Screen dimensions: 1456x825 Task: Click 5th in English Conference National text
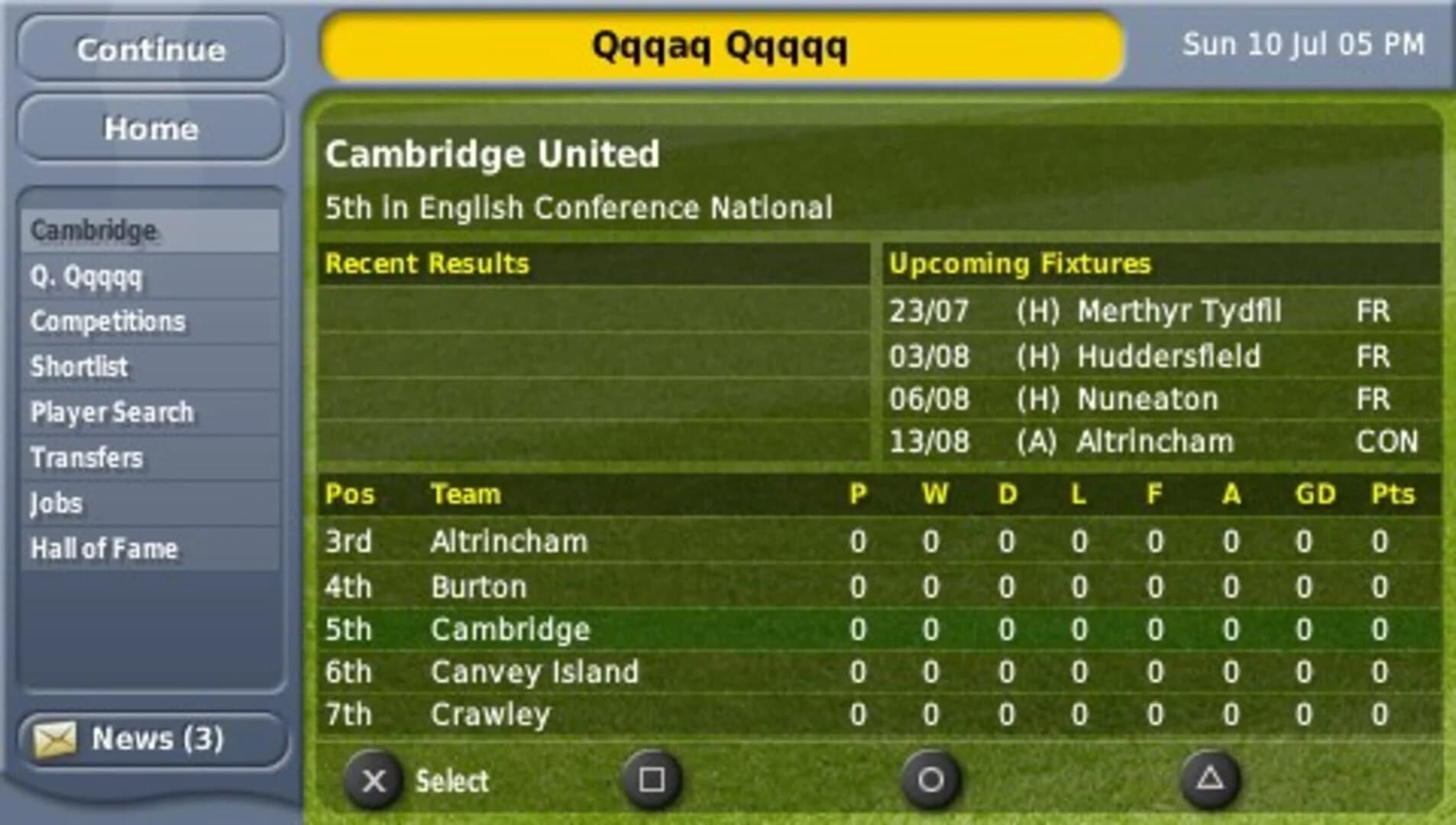tap(579, 207)
